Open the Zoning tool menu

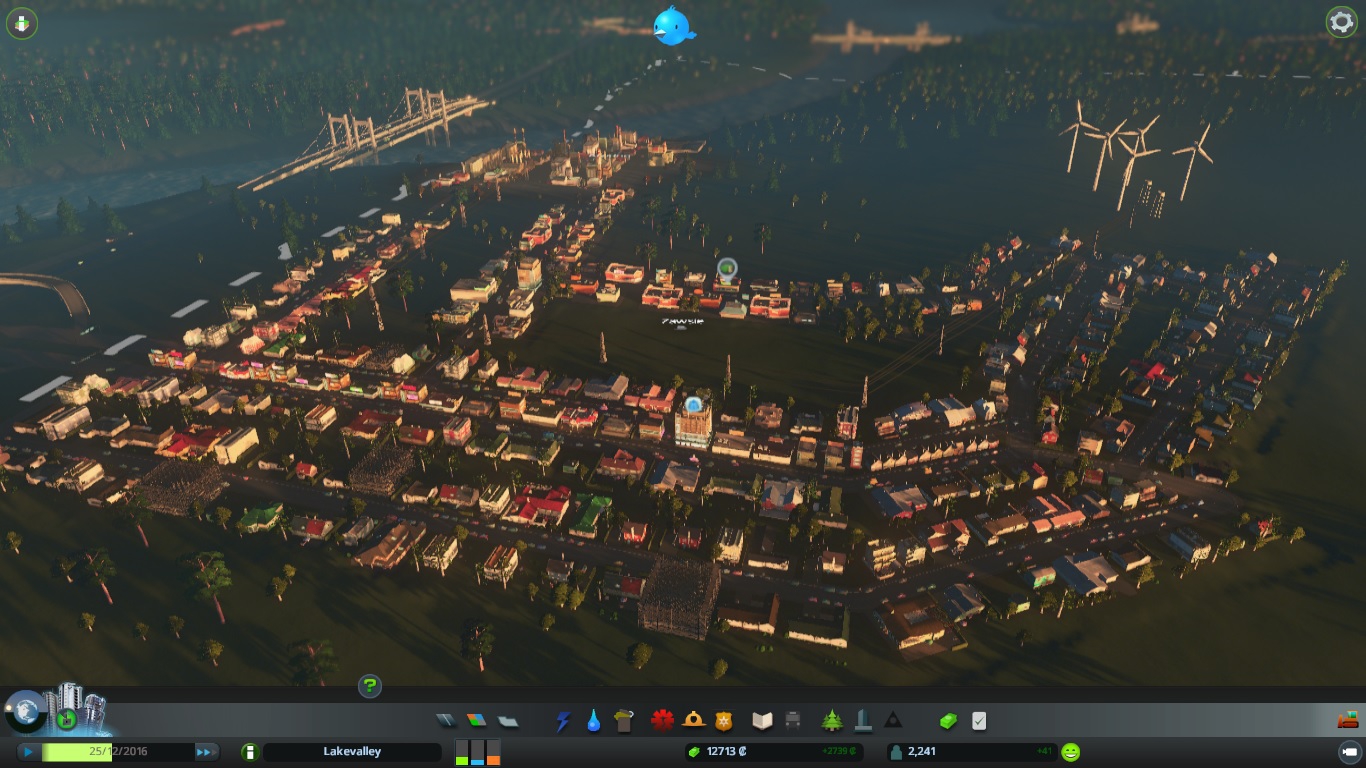476,720
